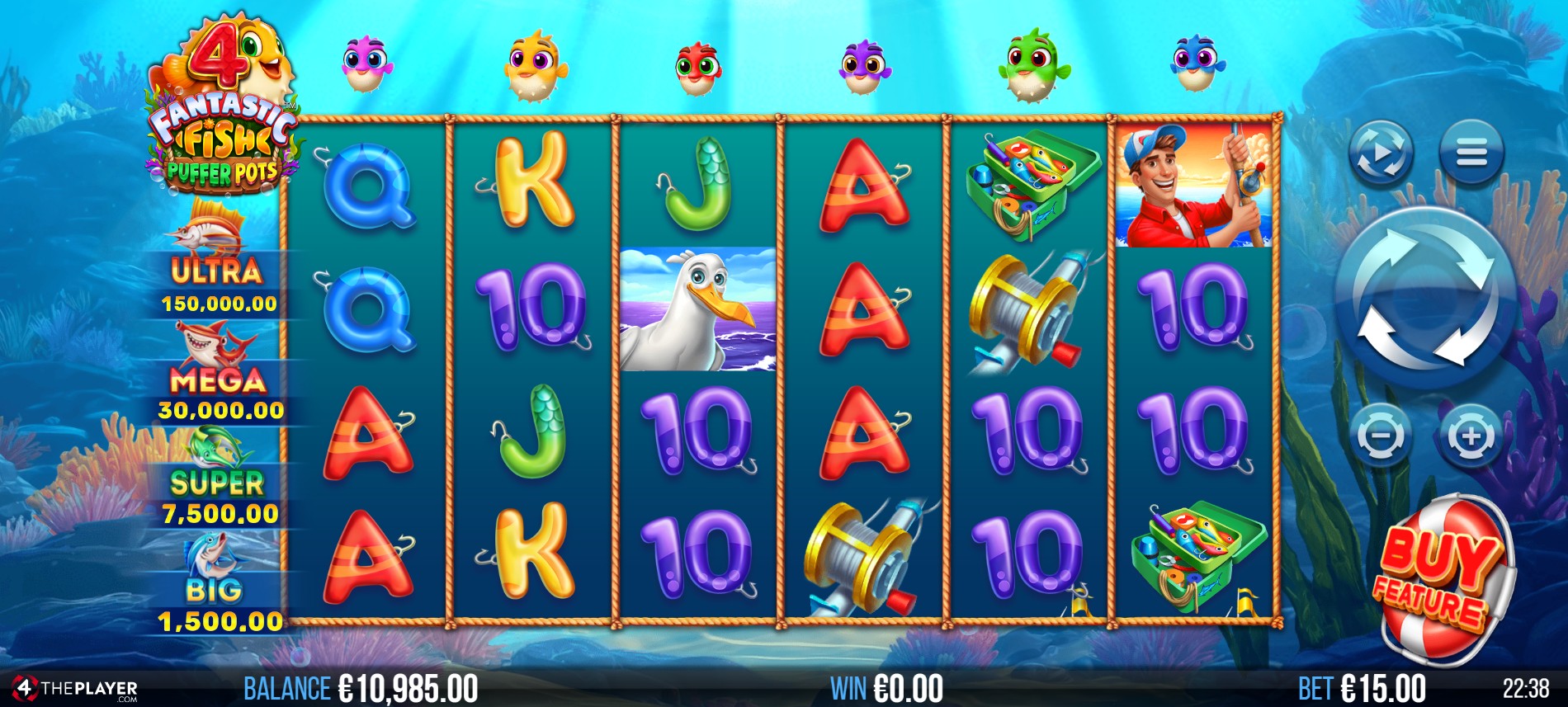Increase the bet with the plus button
The height and width of the screenshot is (707, 1568).
click(1471, 435)
